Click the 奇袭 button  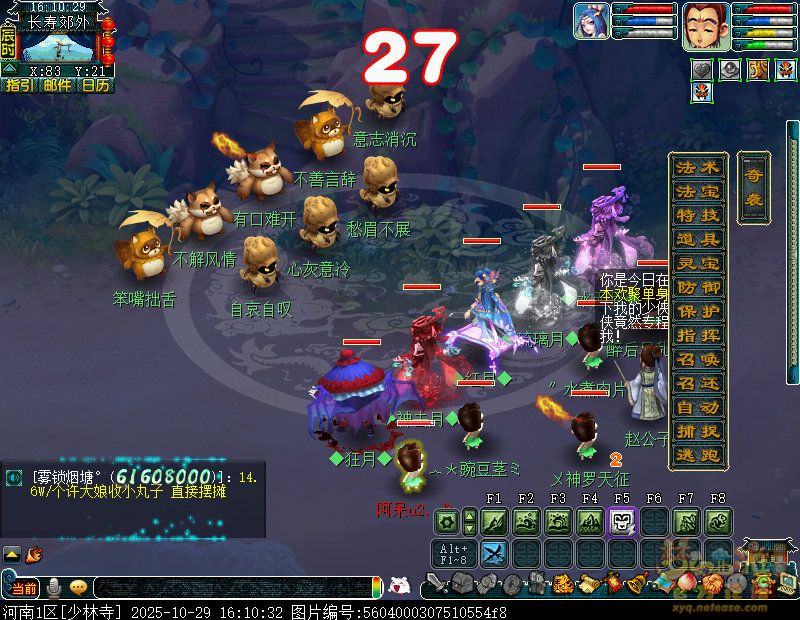pyautogui.click(x=752, y=187)
